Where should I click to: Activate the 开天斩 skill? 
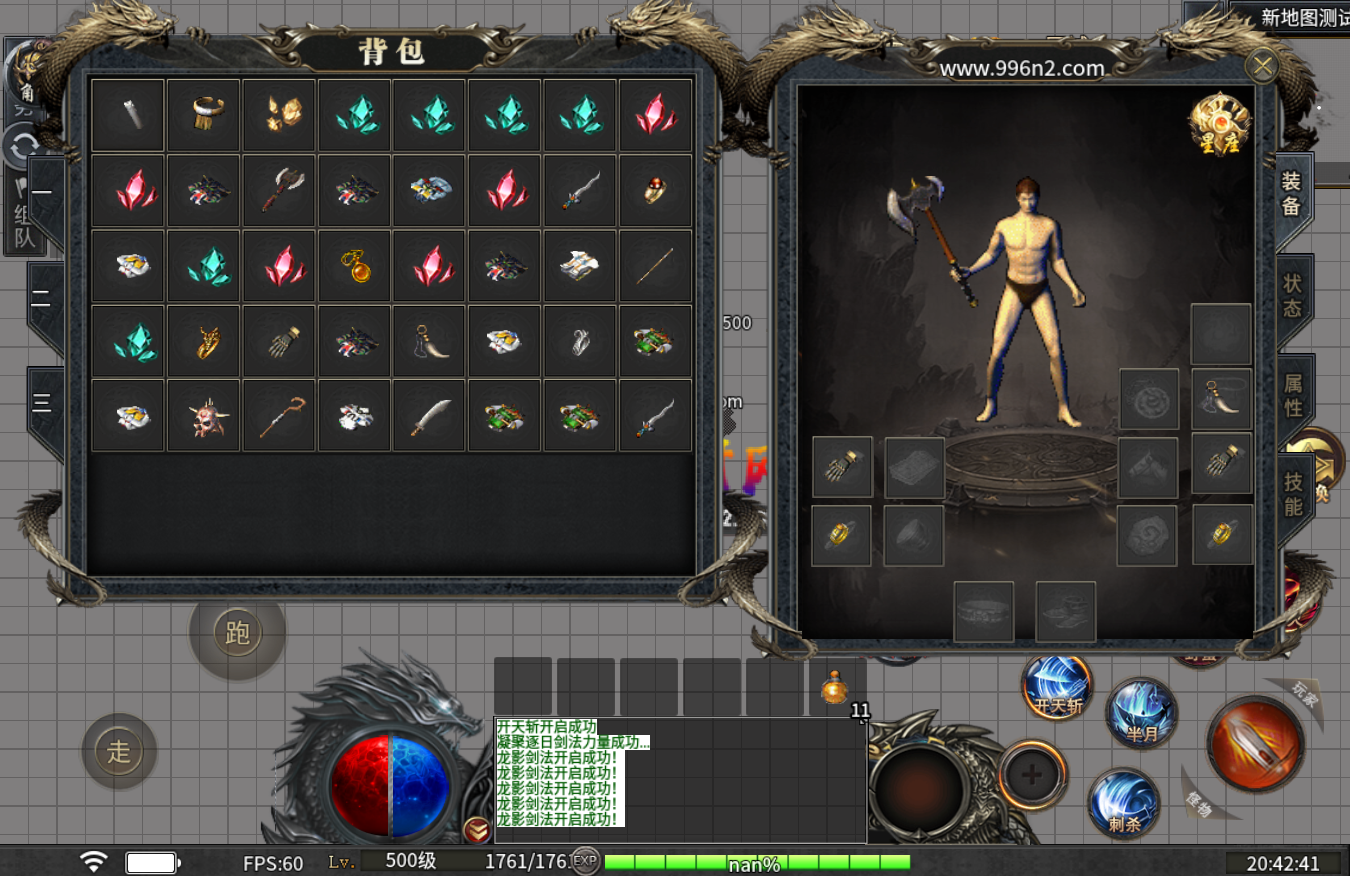[x=1056, y=688]
